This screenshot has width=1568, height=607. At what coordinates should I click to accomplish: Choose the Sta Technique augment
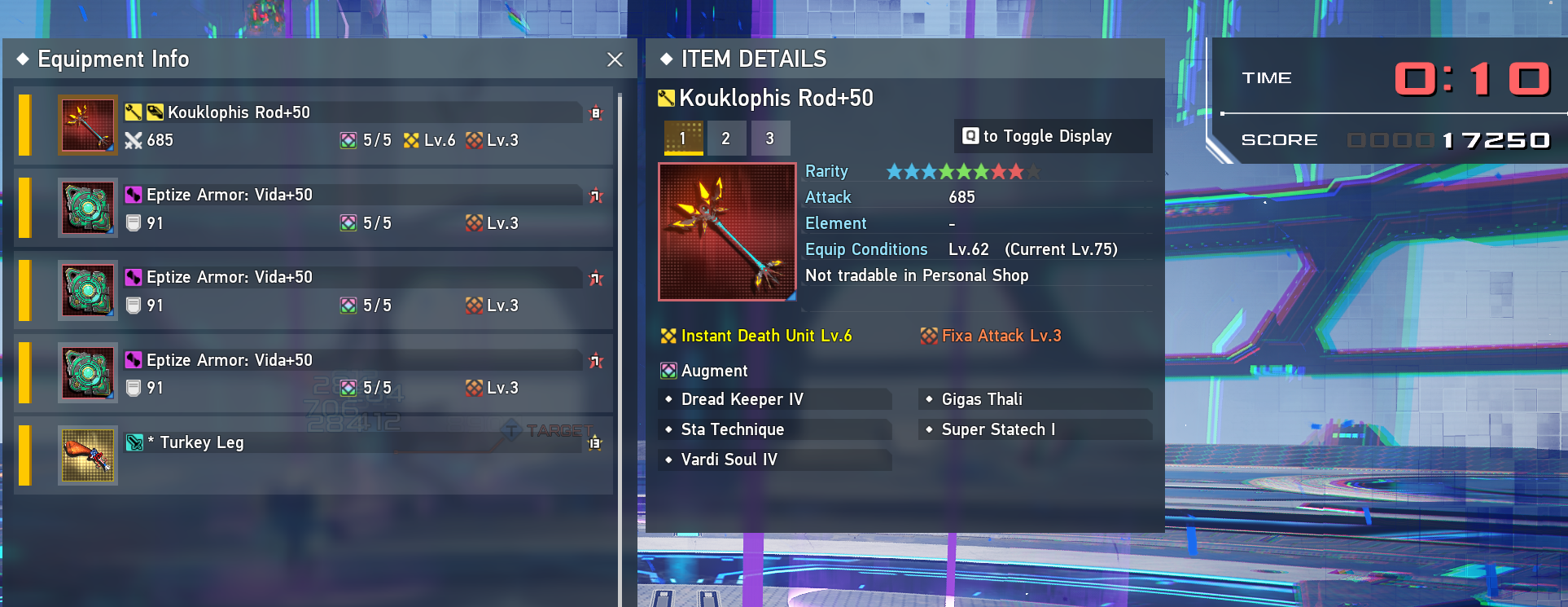(x=733, y=429)
